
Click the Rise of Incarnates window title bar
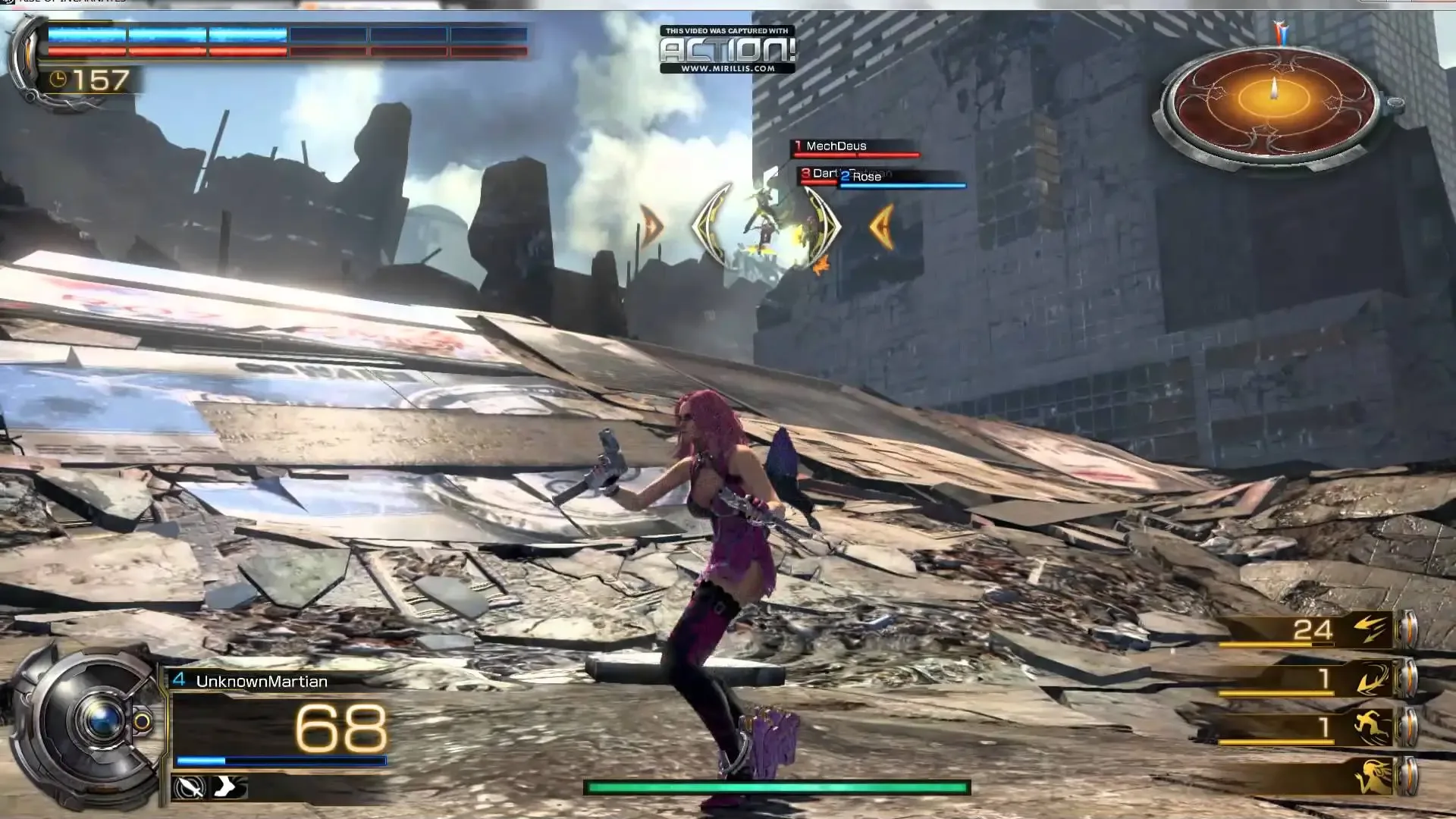(72, 3)
